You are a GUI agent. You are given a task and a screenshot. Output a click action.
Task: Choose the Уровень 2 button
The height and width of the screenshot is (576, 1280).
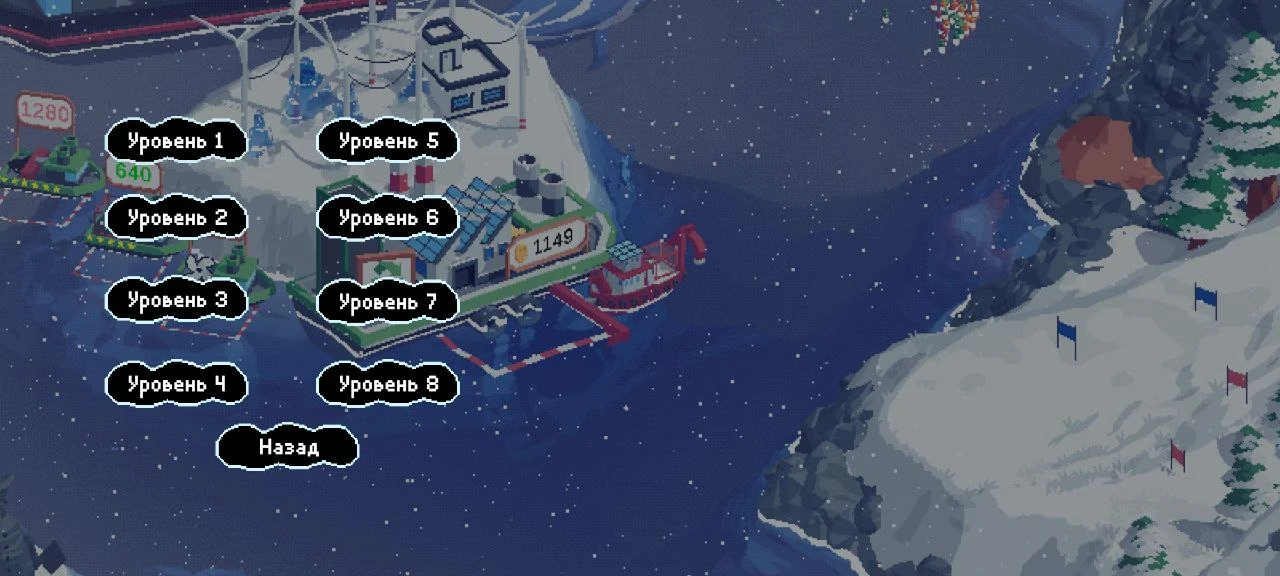pos(176,218)
